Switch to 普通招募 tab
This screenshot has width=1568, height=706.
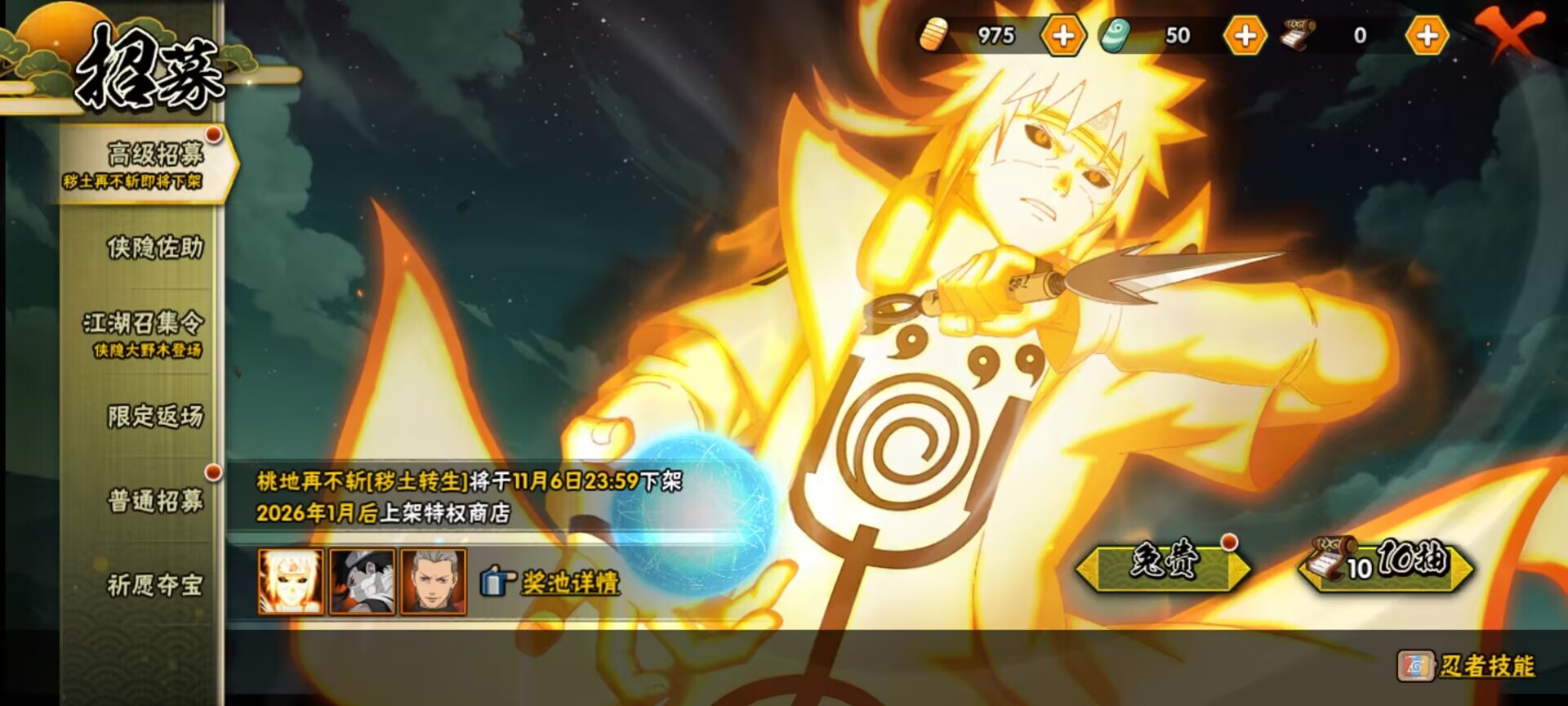154,500
